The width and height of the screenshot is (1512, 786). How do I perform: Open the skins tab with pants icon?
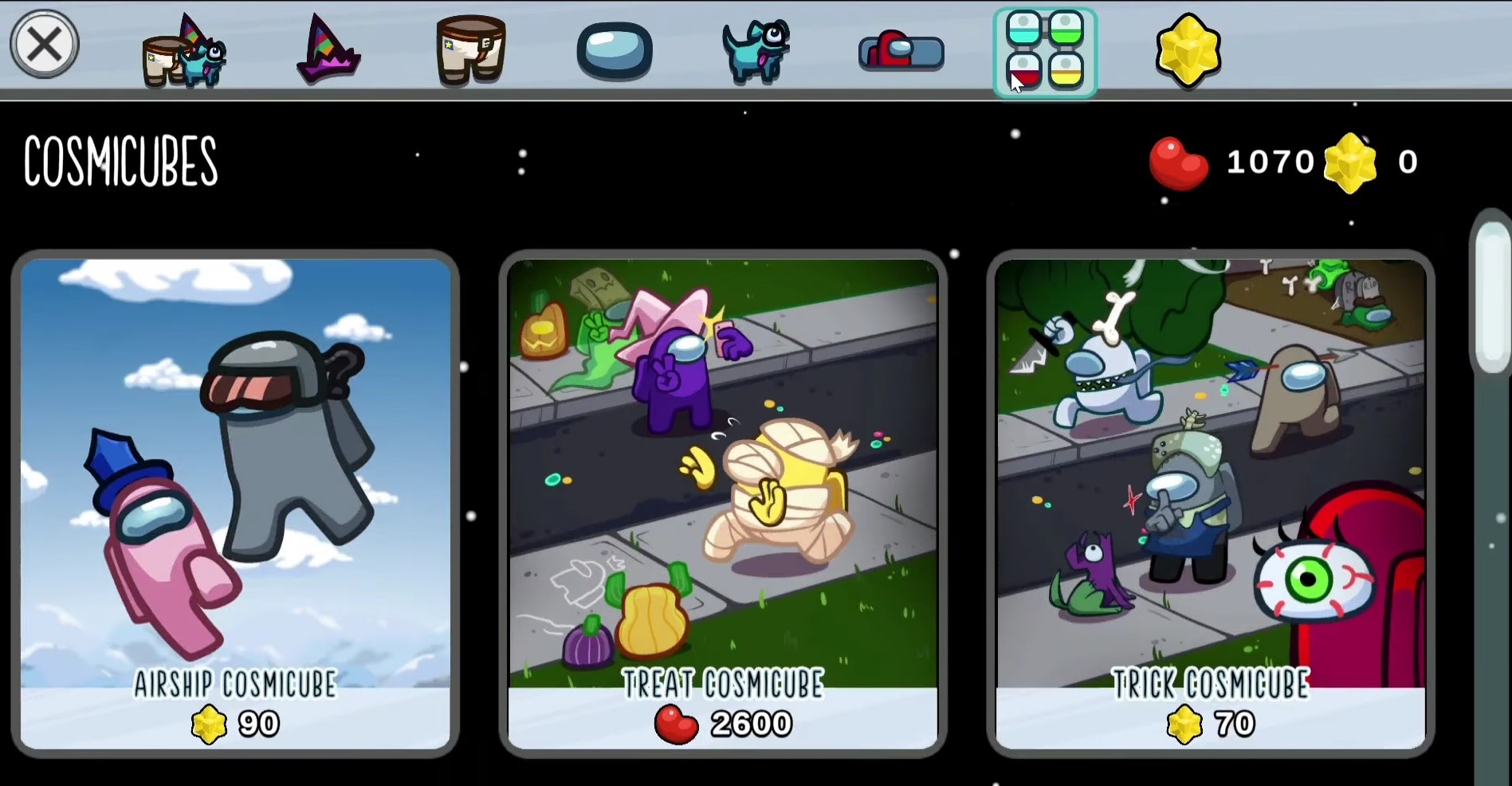[470, 51]
